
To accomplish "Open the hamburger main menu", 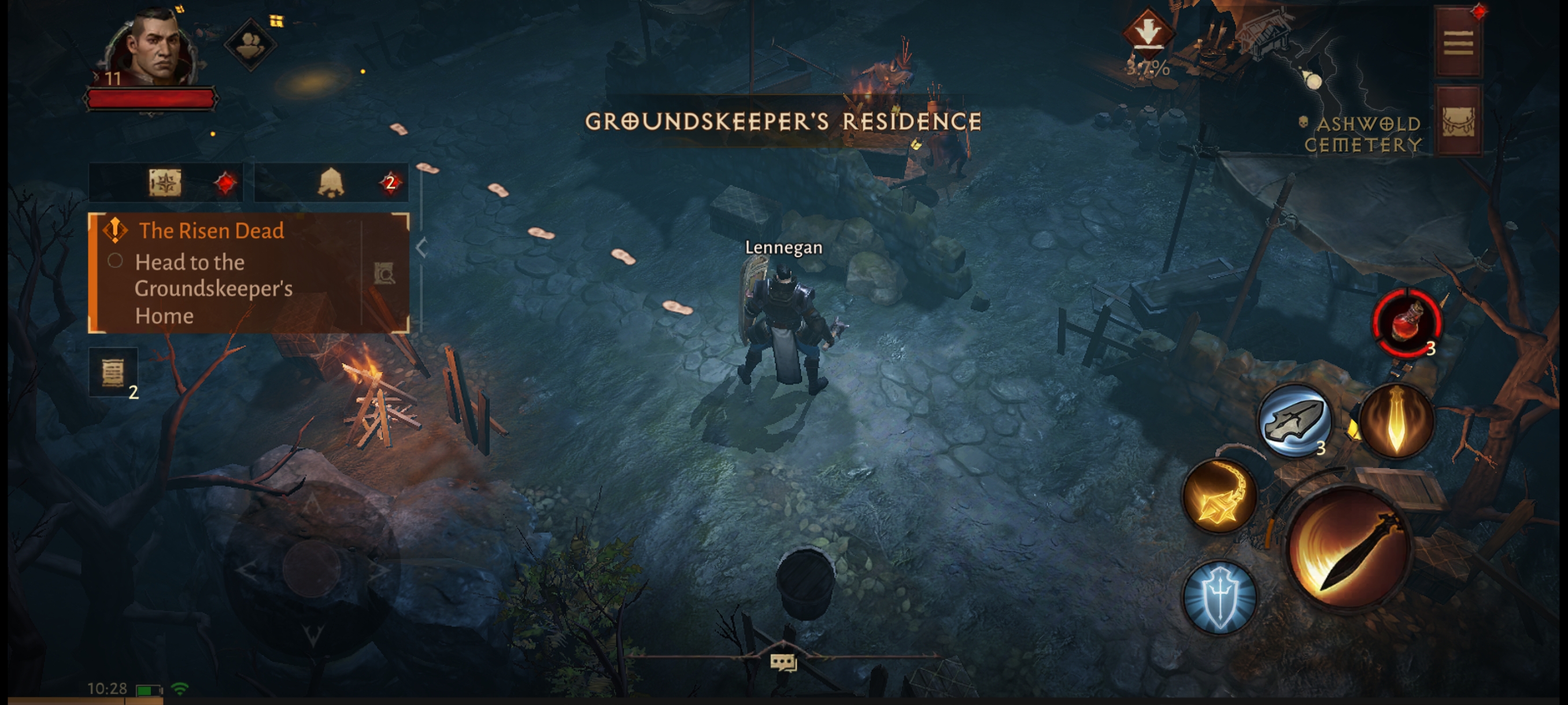I will [1458, 43].
